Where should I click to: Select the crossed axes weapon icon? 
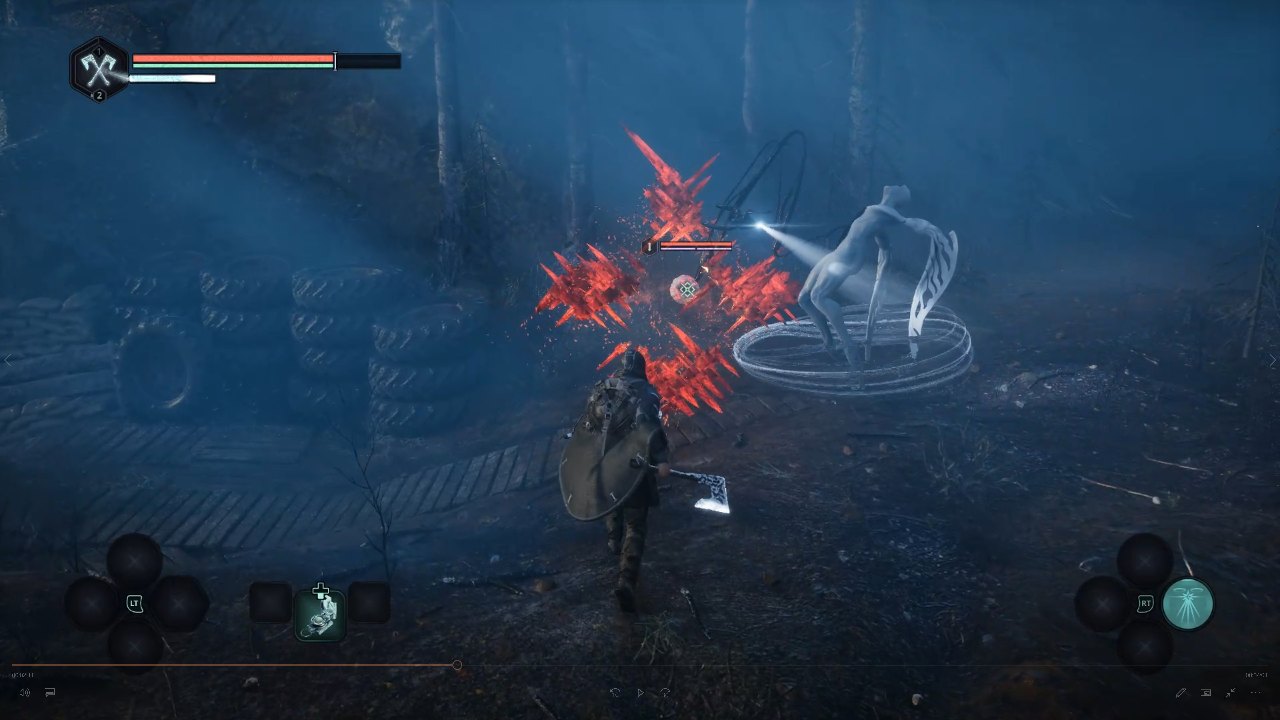(99, 68)
